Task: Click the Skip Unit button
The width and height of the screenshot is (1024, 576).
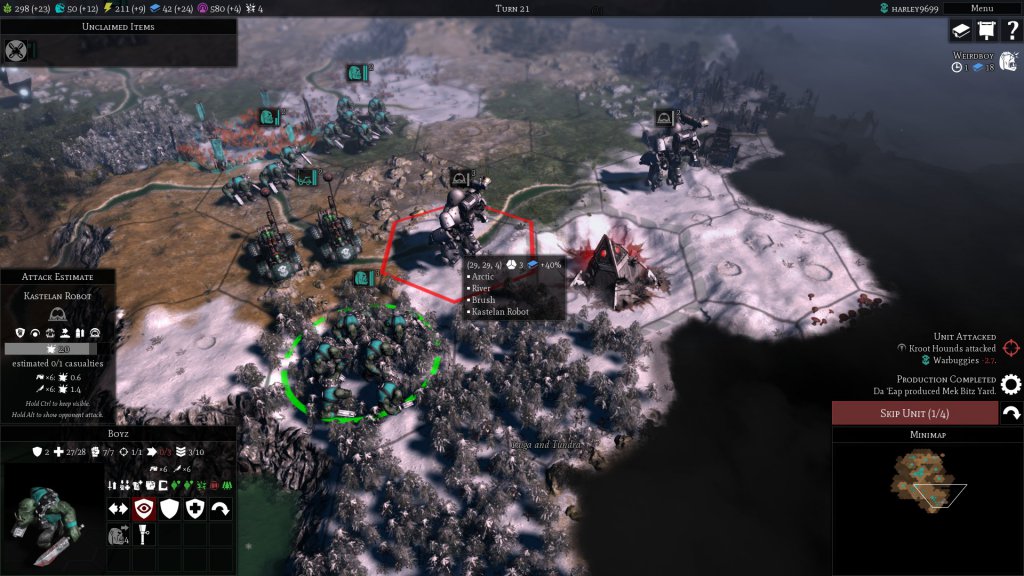Action: click(914, 413)
